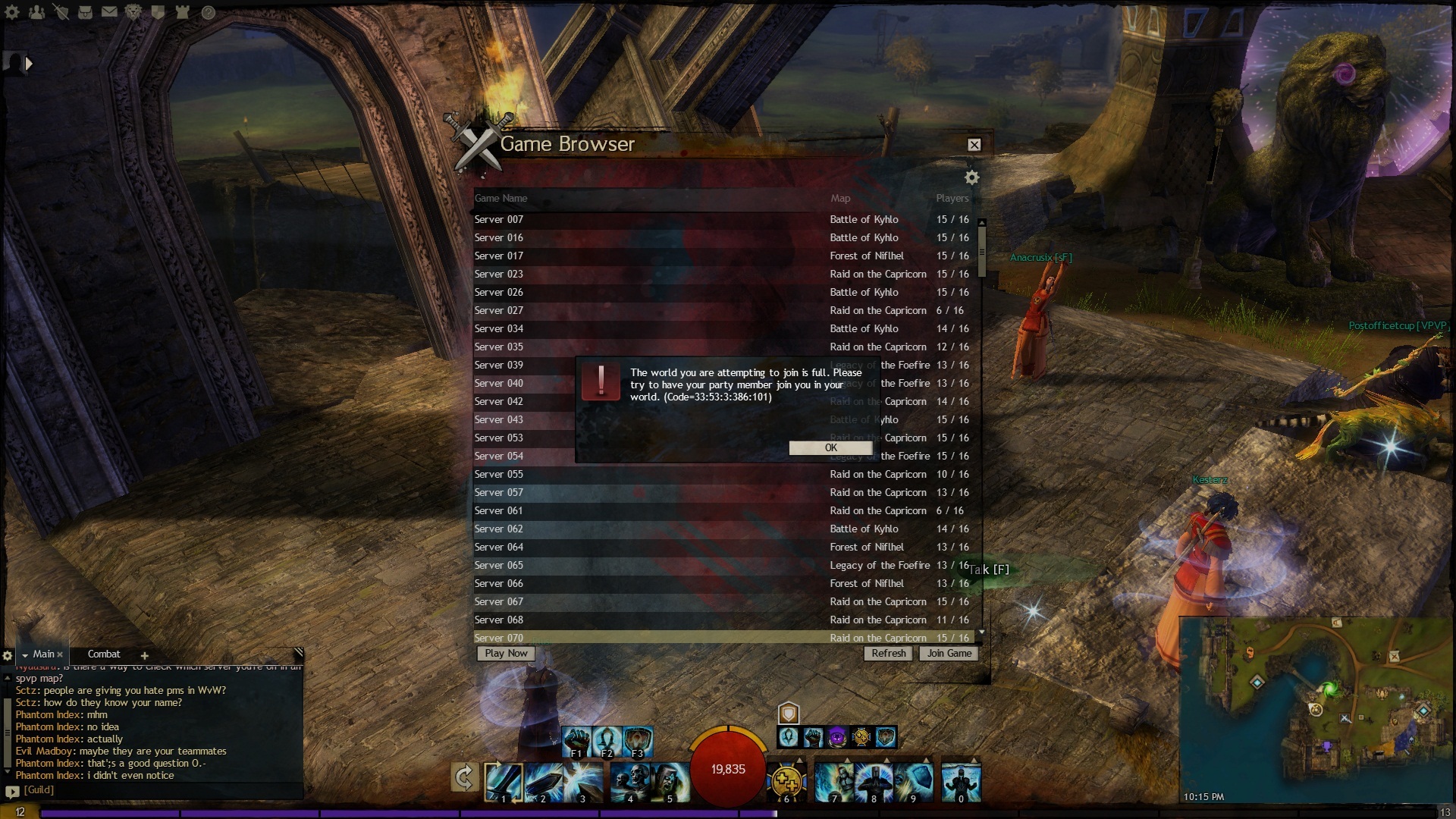
Task: Click the Play Now button
Action: [x=506, y=654]
